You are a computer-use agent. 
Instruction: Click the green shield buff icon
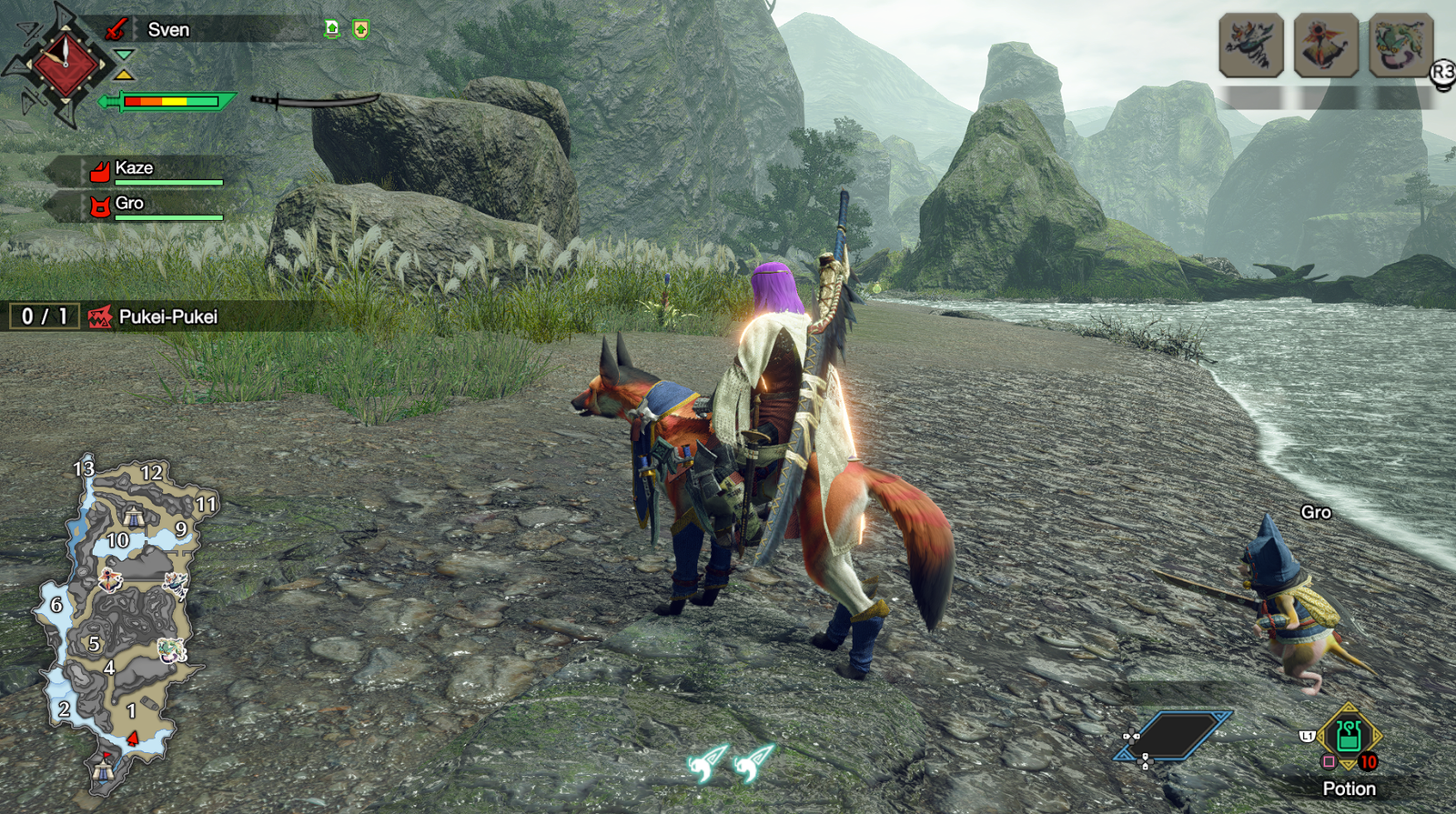point(361,30)
